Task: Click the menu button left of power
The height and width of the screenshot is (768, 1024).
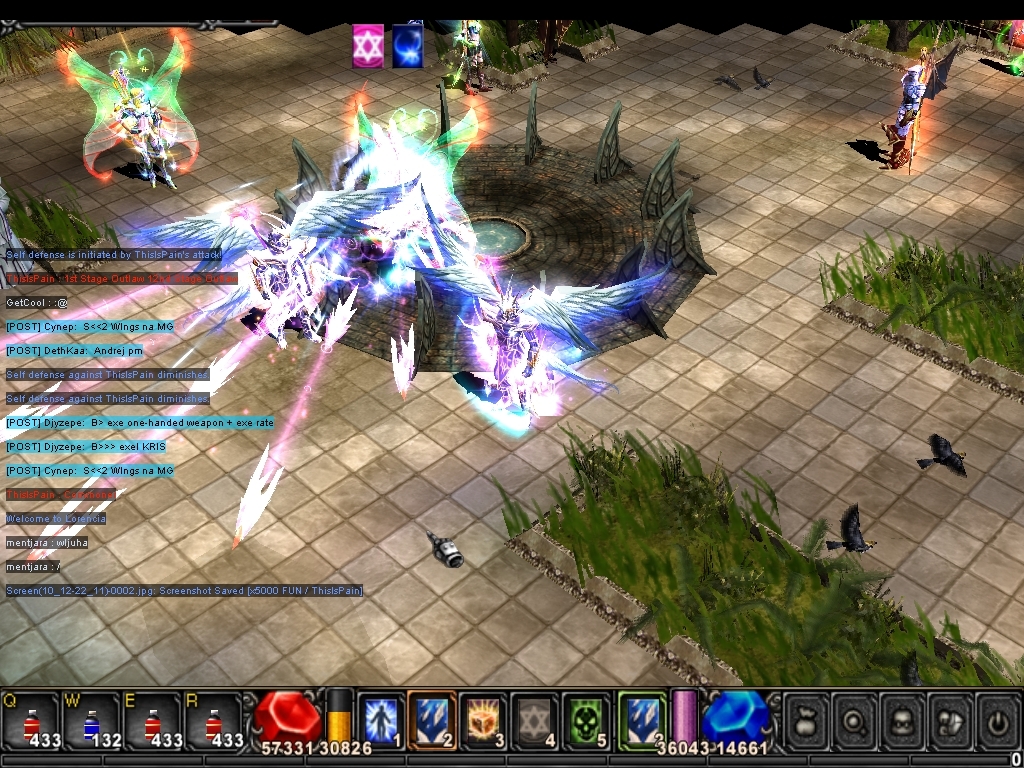Action: (x=950, y=719)
